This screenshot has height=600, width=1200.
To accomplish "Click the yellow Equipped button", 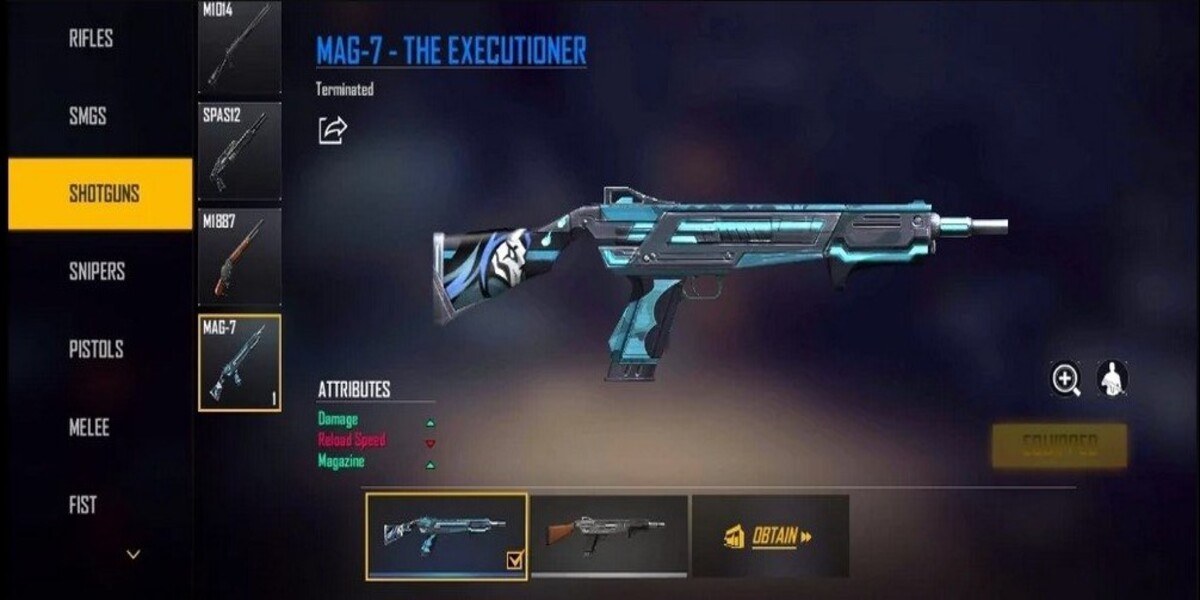I will coord(1059,445).
